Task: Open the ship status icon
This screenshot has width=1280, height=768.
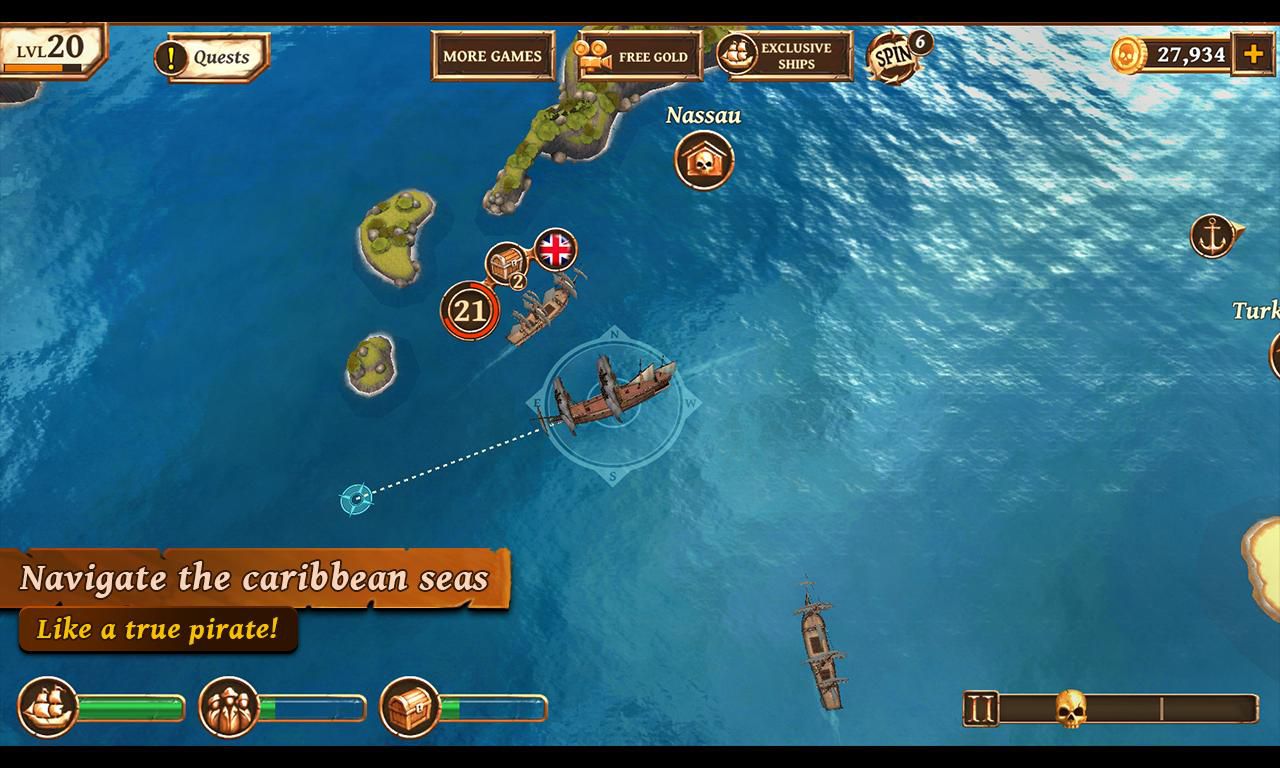Action: pos(48,707)
